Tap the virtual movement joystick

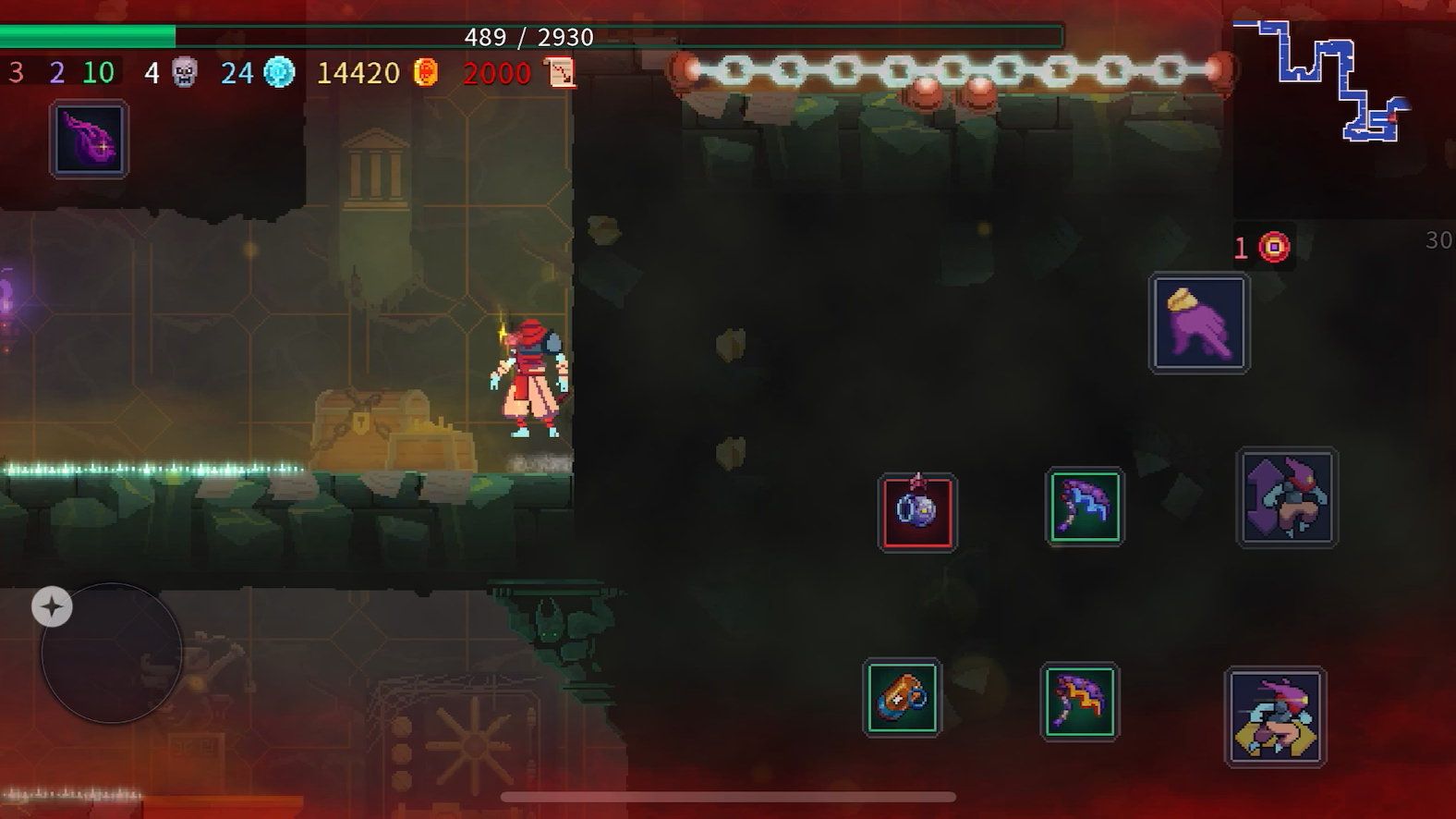(x=112, y=654)
